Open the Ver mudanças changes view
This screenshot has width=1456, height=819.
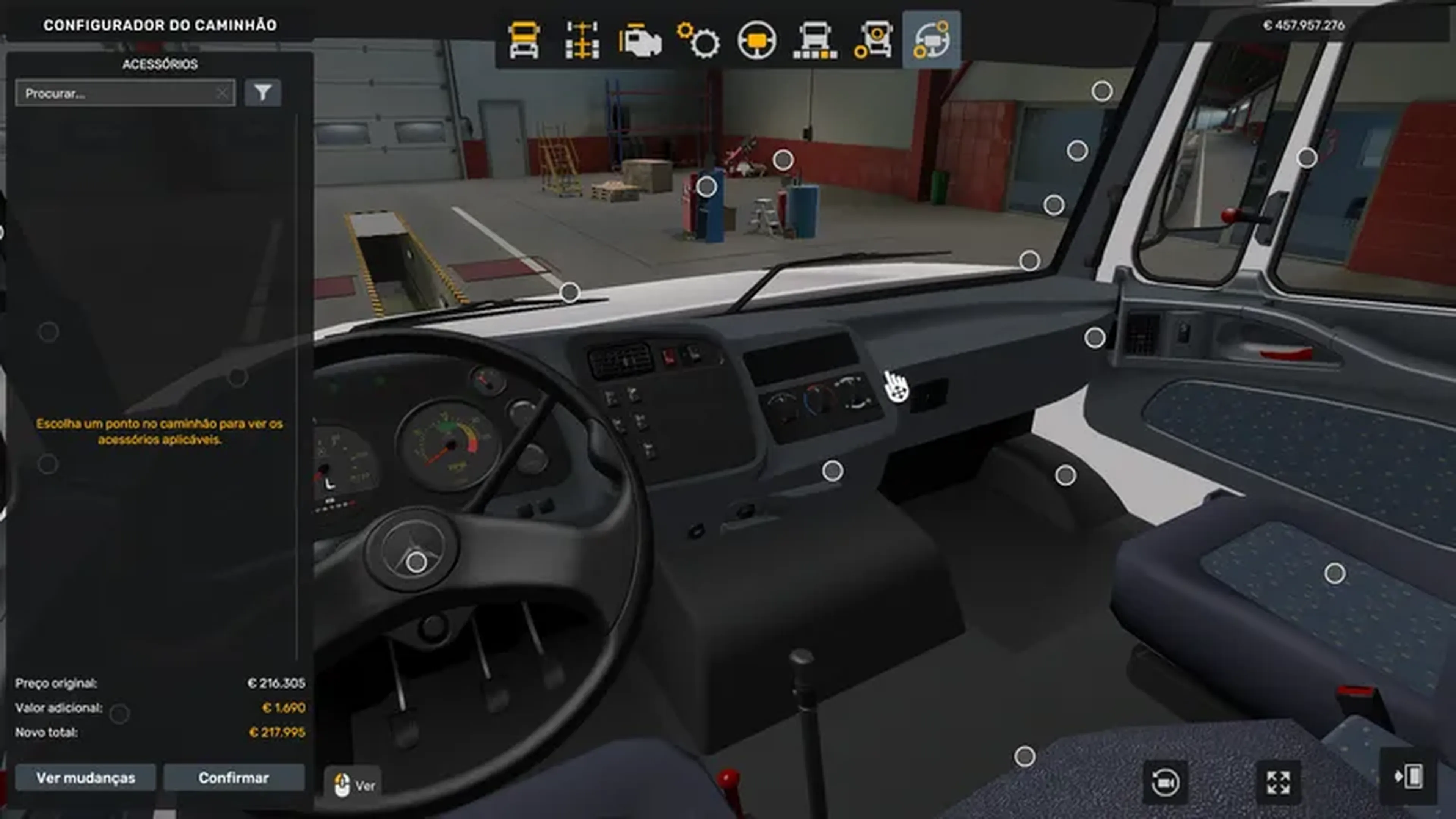[x=85, y=778]
